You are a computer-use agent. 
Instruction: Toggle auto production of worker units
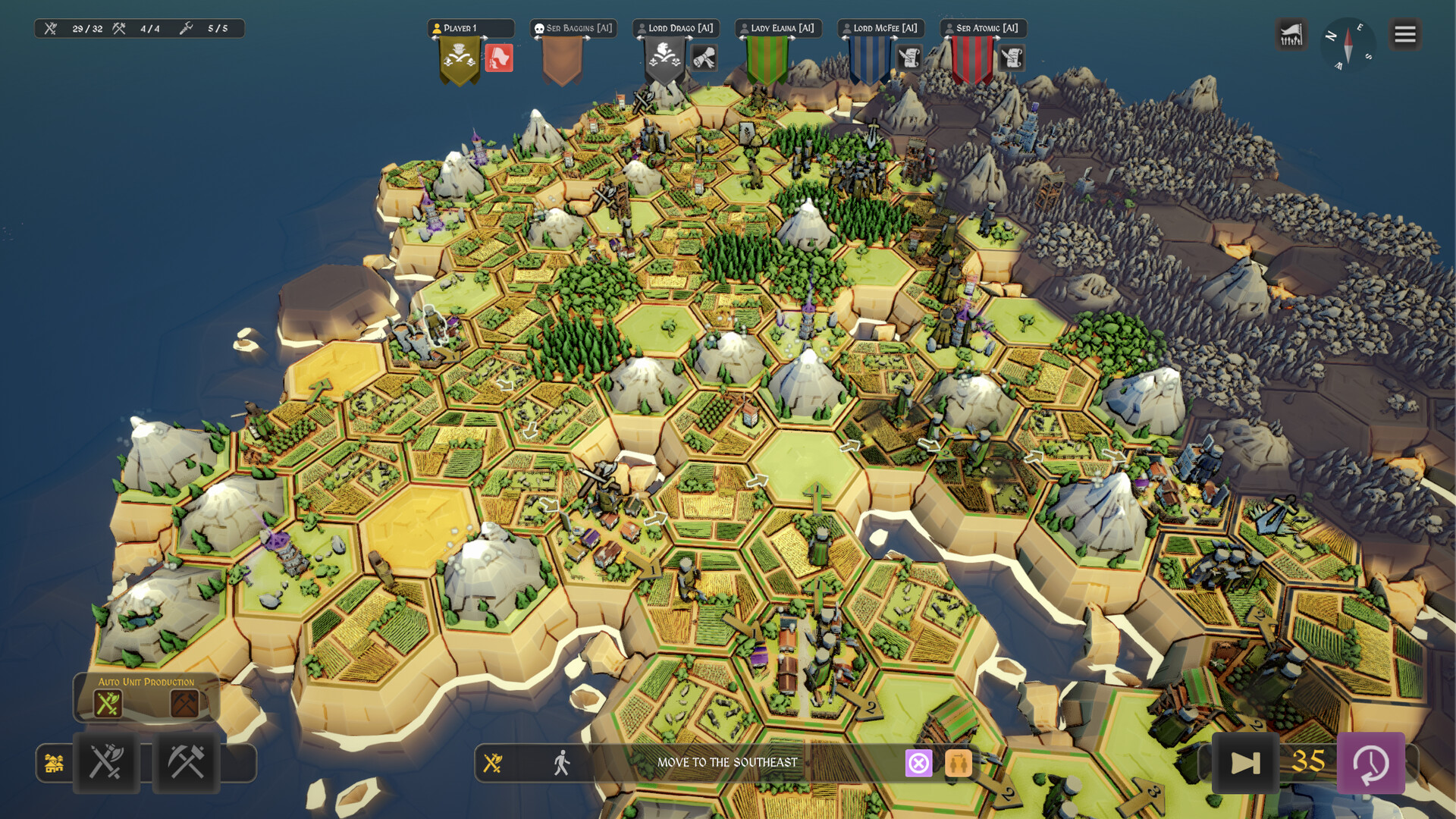[x=184, y=704]
